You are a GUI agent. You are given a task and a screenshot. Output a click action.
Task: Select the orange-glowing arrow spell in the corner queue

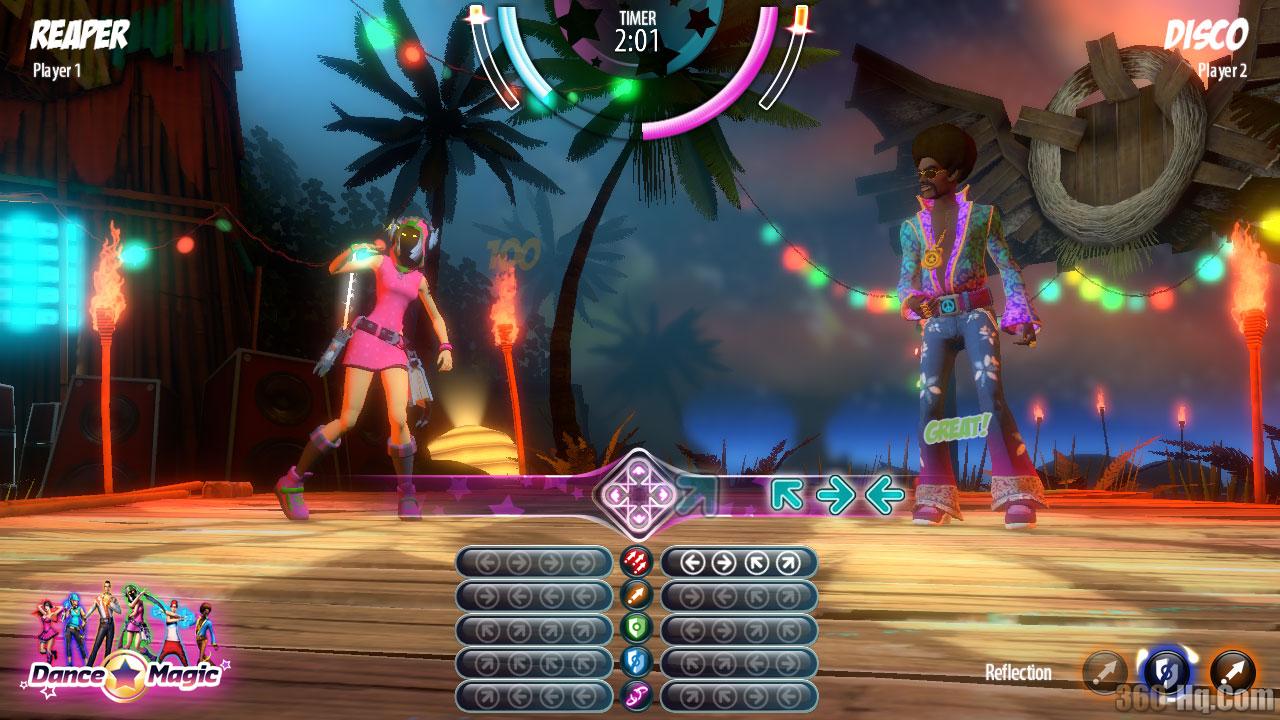click(1232, 672)
